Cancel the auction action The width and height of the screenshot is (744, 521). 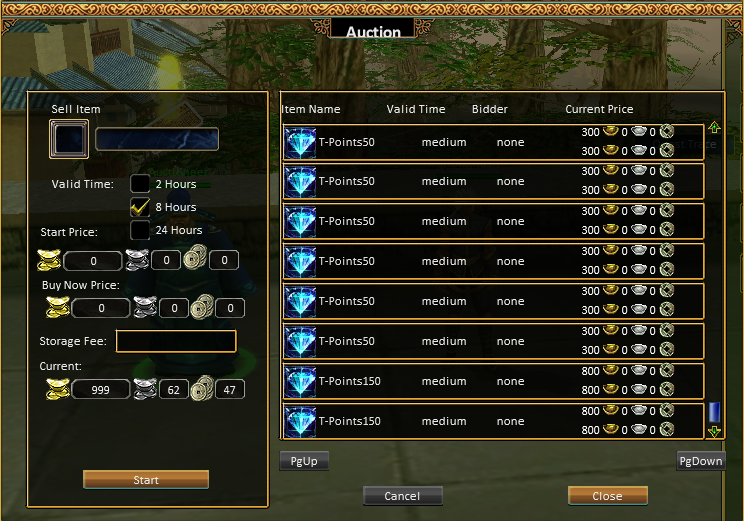(402, 496)
